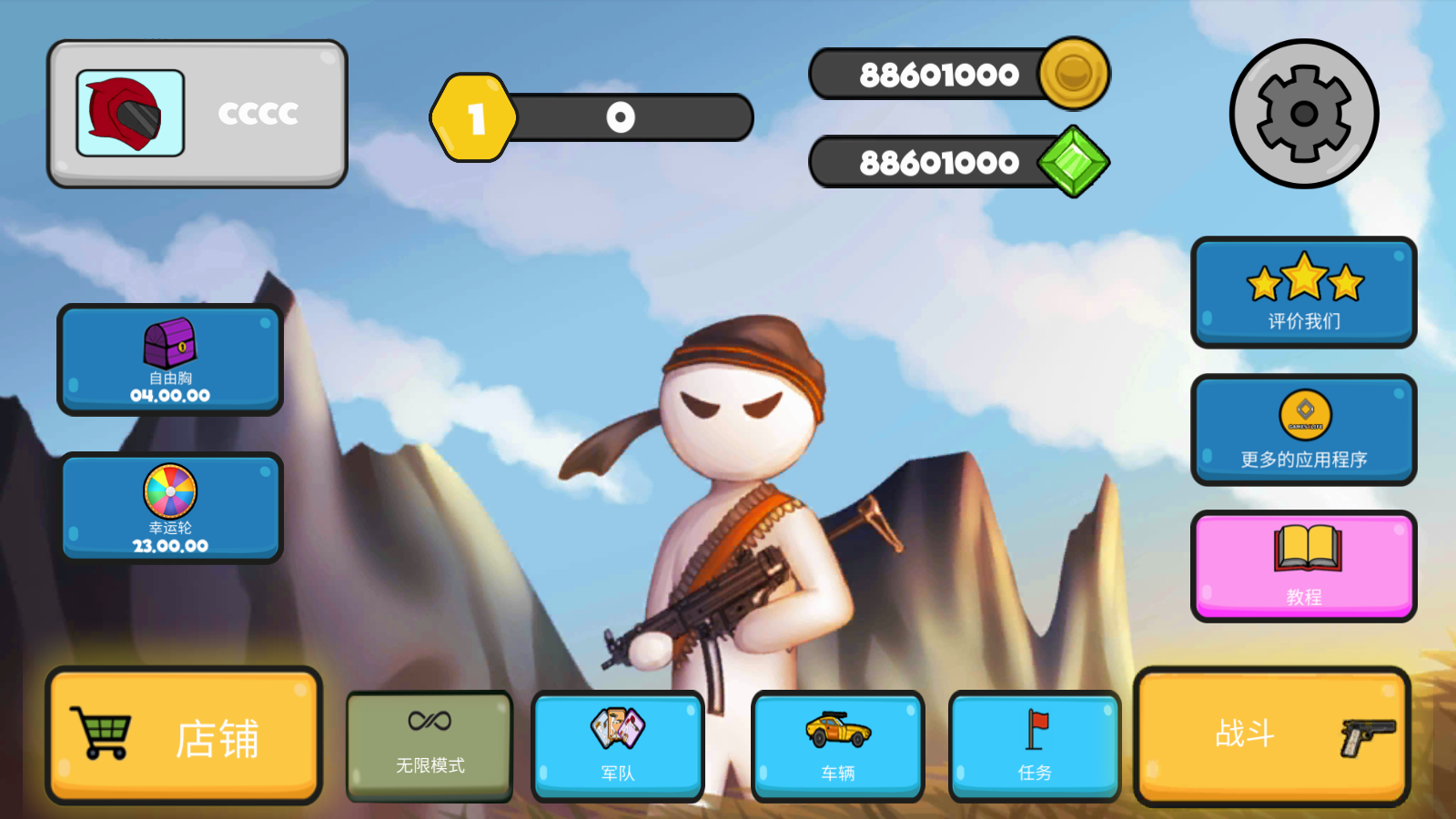Open the 军队 army menu
Viewport: 1456px width, 819px height.
pos(618,746)
